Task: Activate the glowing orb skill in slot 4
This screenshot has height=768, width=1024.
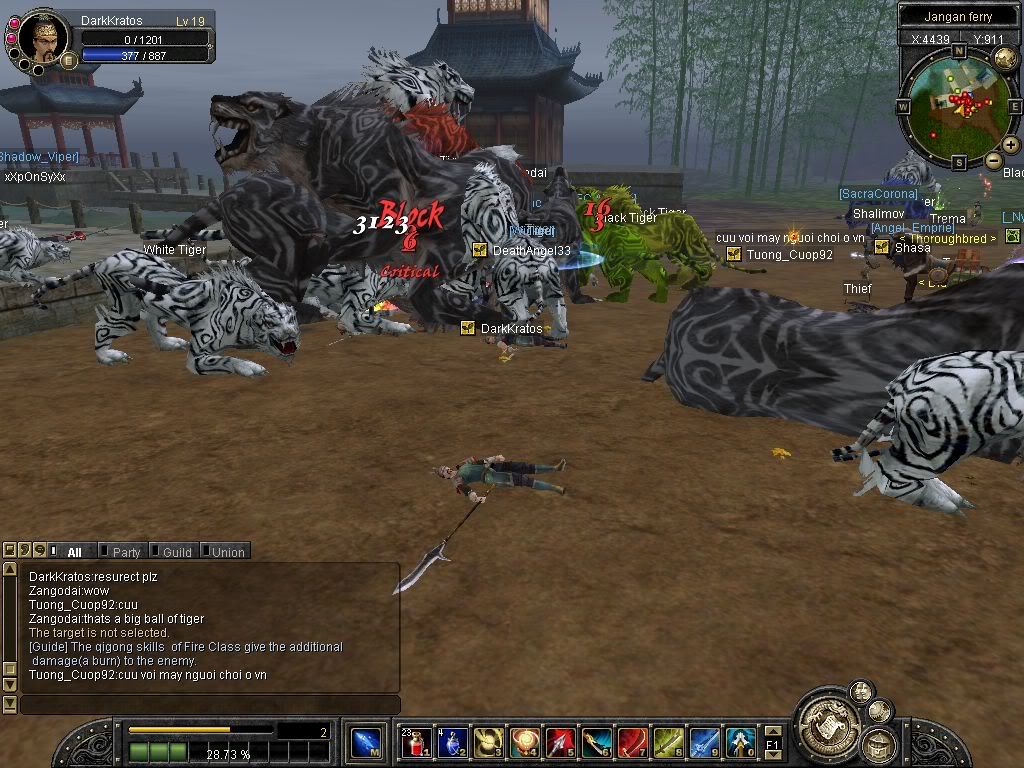Action: [524, 743]
